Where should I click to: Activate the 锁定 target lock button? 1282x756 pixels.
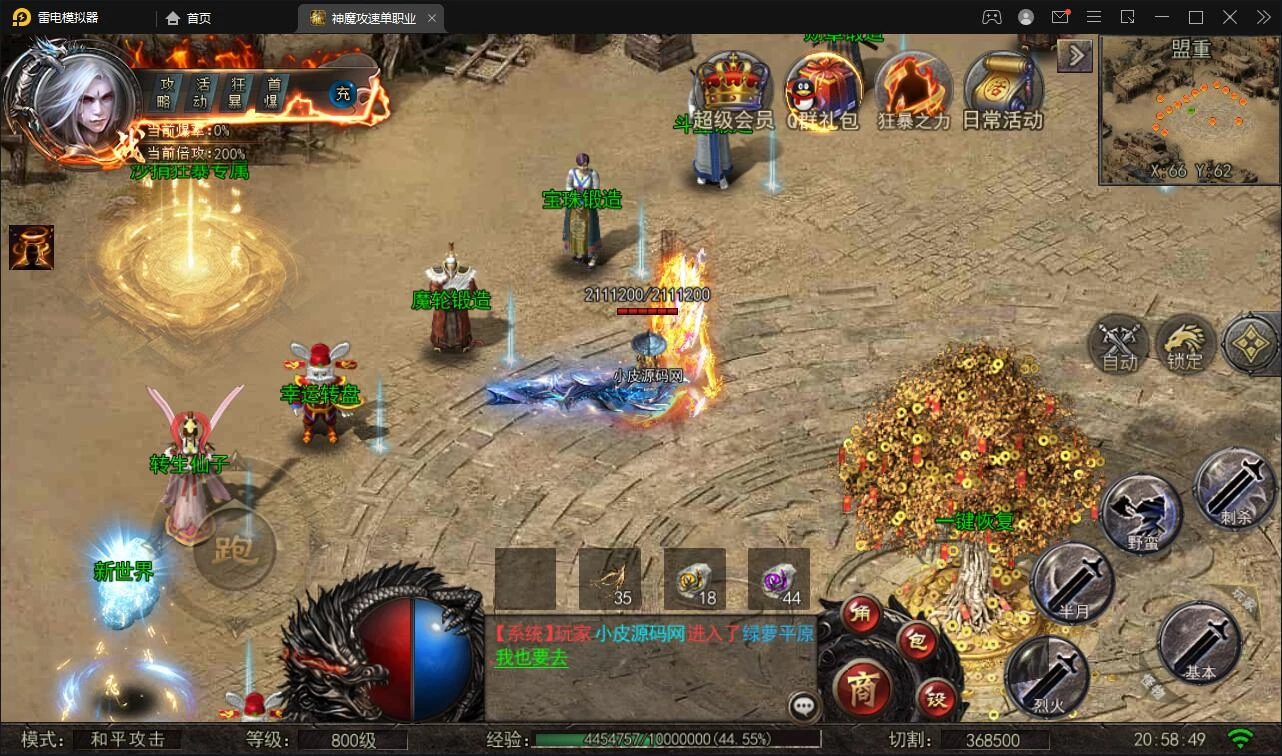click(x=1186, y=345)
